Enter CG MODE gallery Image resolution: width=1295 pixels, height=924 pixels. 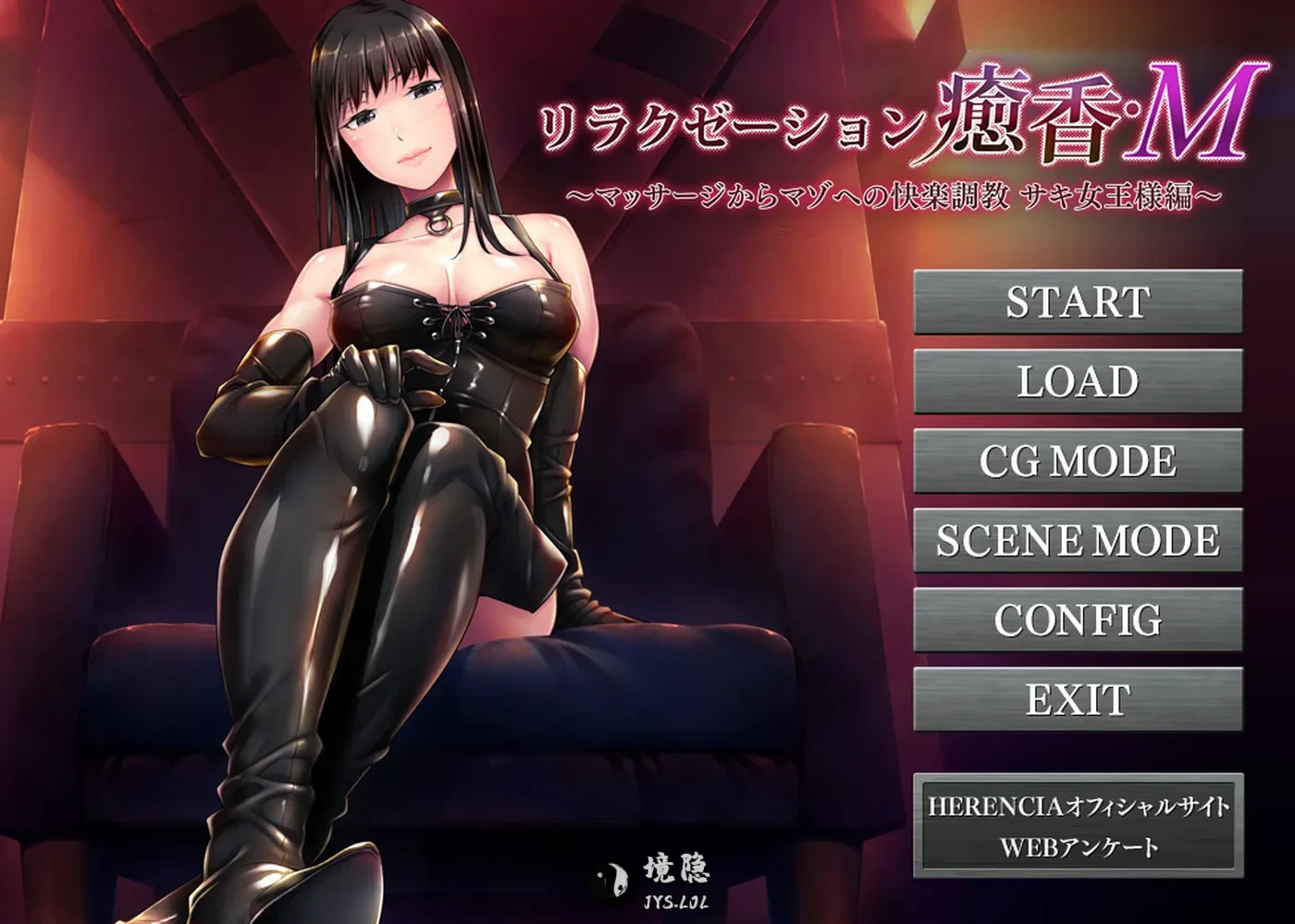pyautogui.click(x=1078, y=462)
